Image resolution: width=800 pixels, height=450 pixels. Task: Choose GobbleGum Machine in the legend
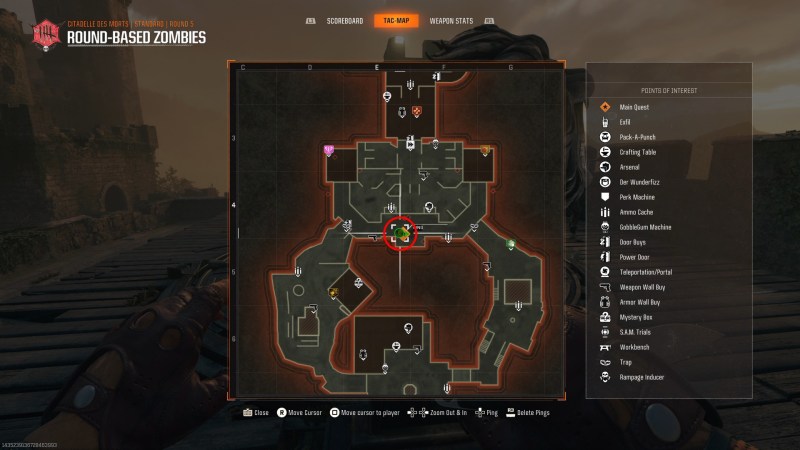click(x=645, y=227)
